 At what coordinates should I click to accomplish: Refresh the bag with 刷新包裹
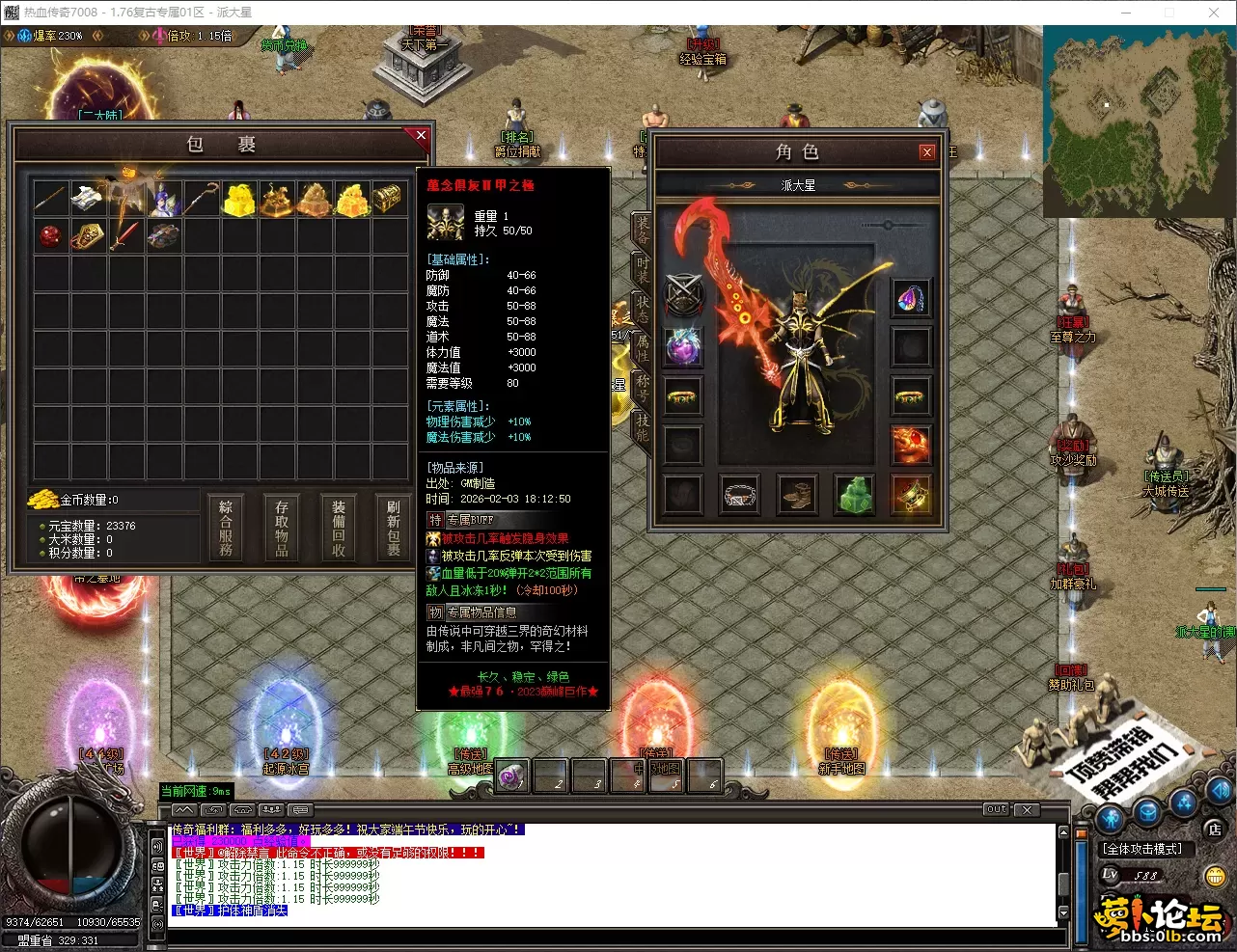[x=394, y=527]
